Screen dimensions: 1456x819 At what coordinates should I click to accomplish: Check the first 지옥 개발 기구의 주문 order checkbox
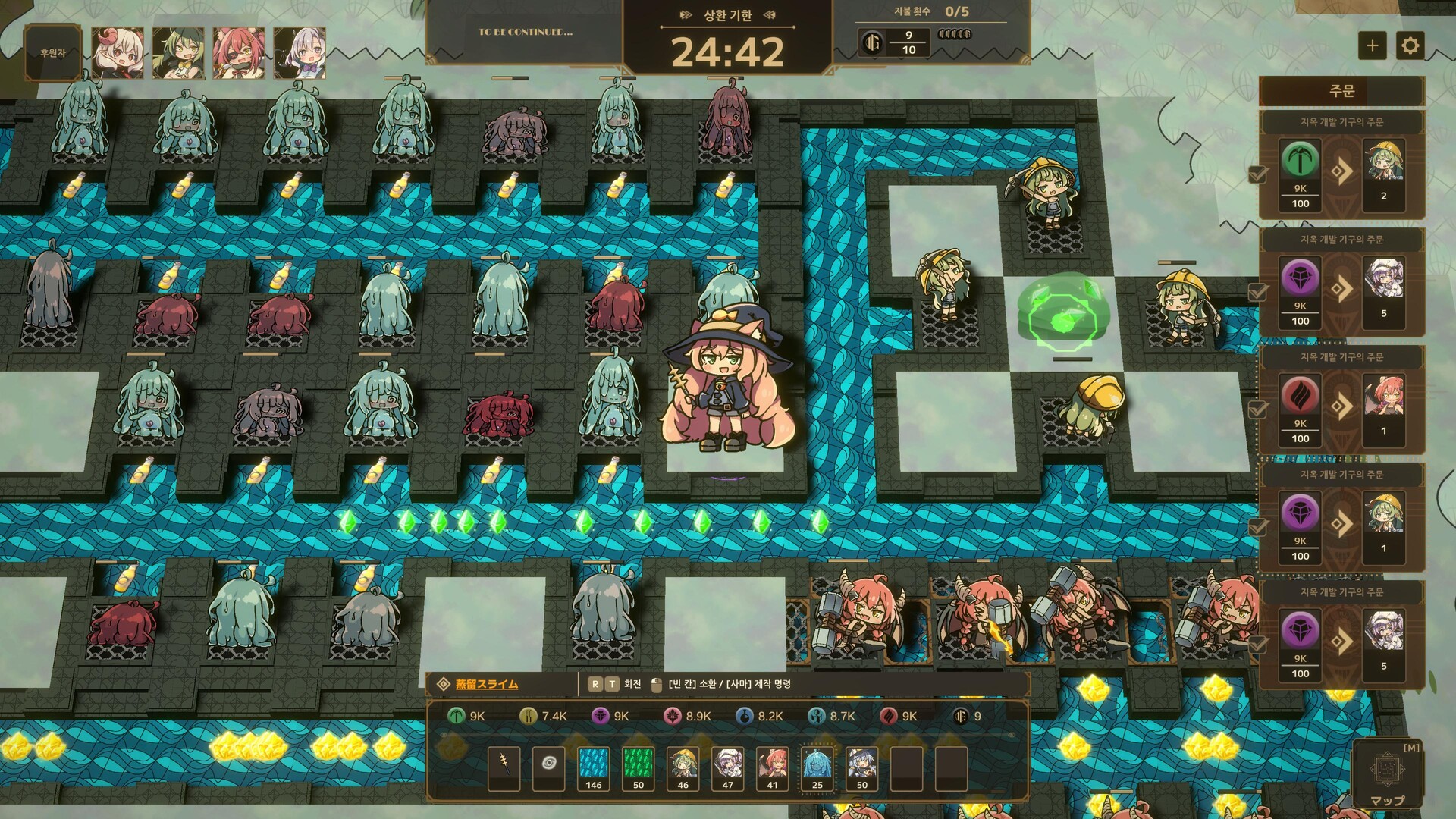coord(1258,173)
